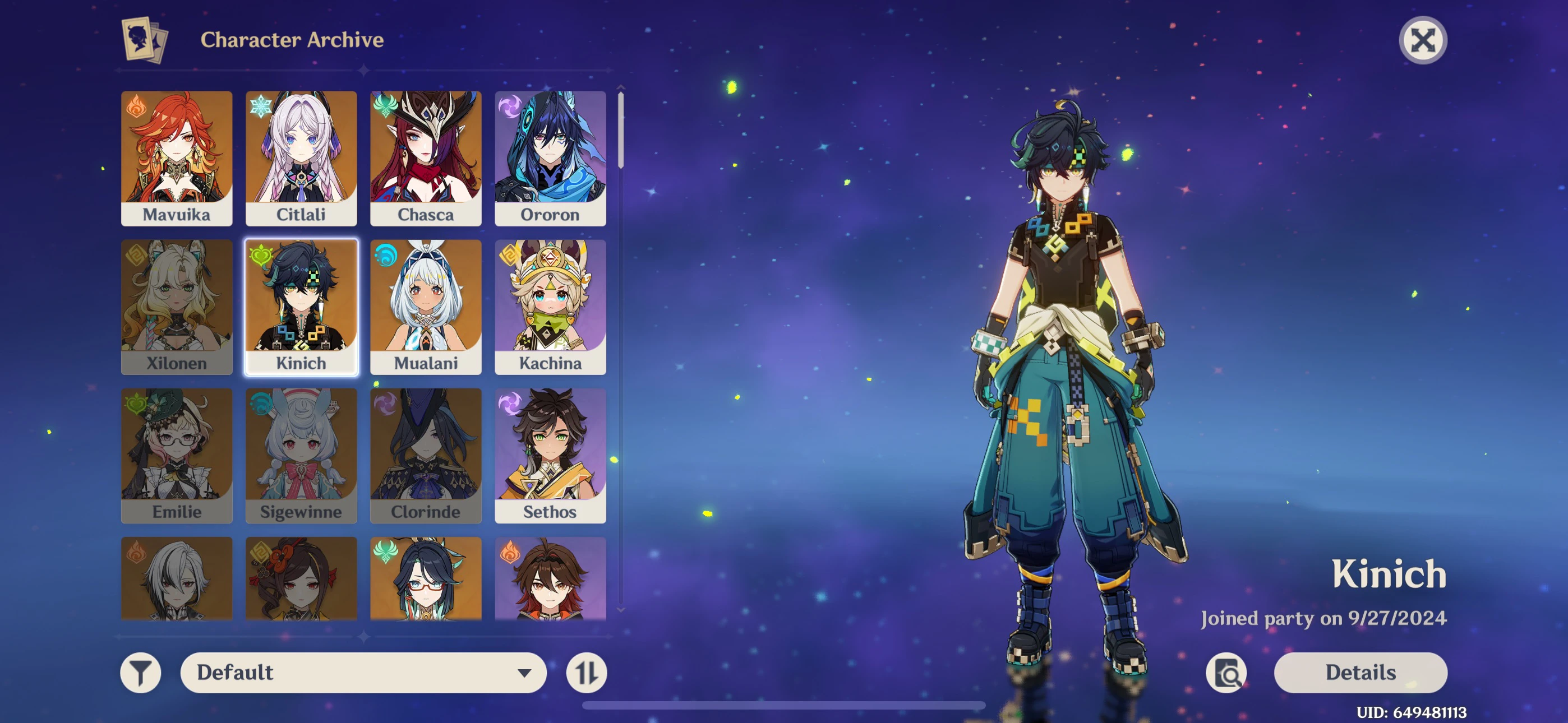Open the character filter options

[141, 673]
